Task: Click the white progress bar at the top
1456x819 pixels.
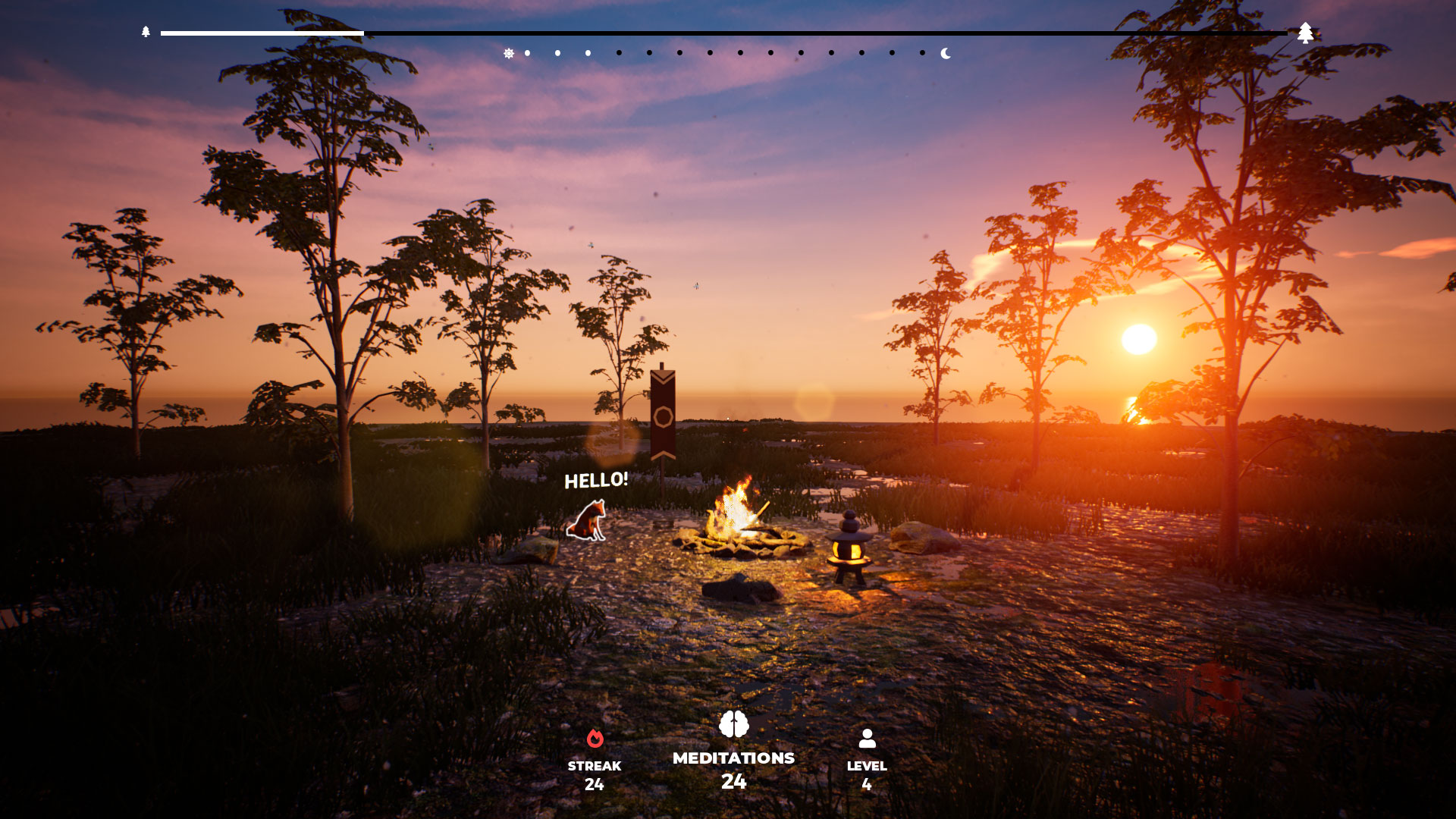Action: [x=262, y=33]
